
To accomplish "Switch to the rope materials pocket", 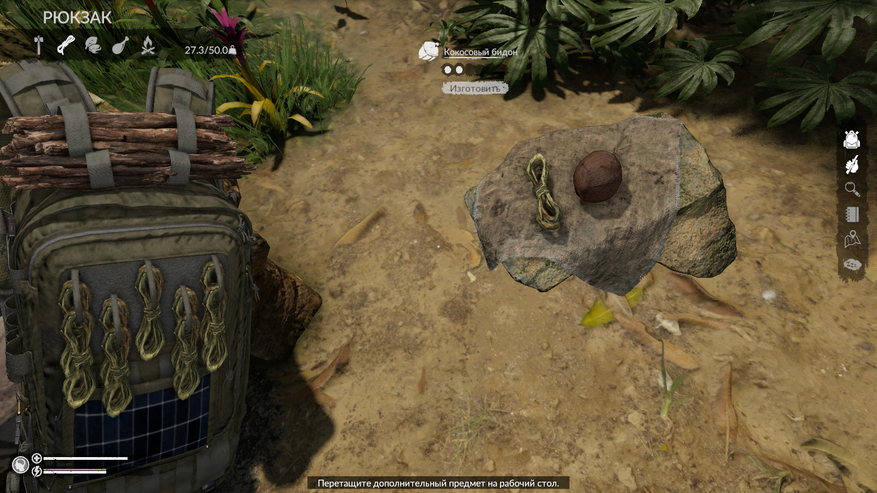I will pos(66,45).
